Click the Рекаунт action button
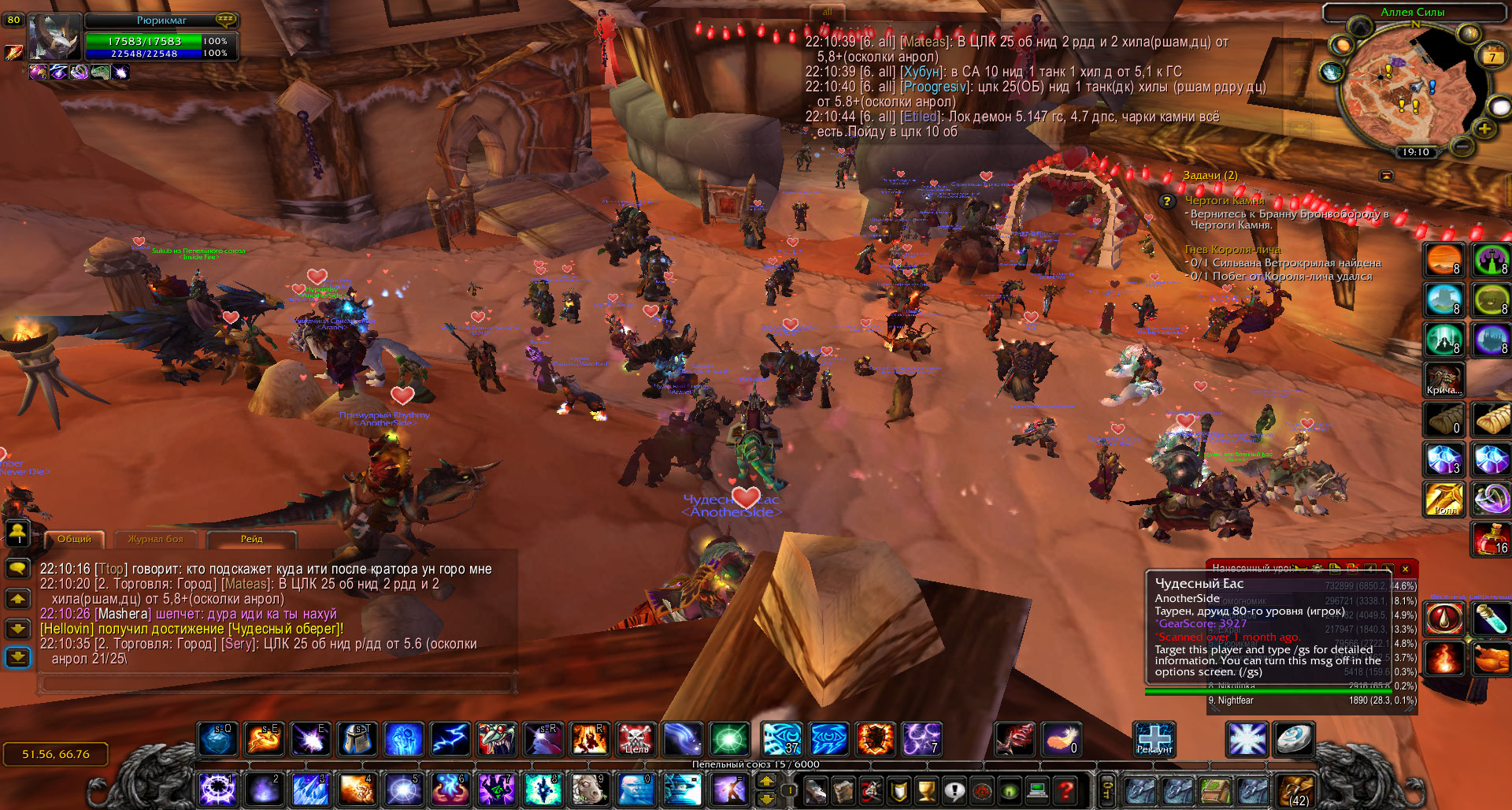1512x810 pixels. (x=1154, y=739)
